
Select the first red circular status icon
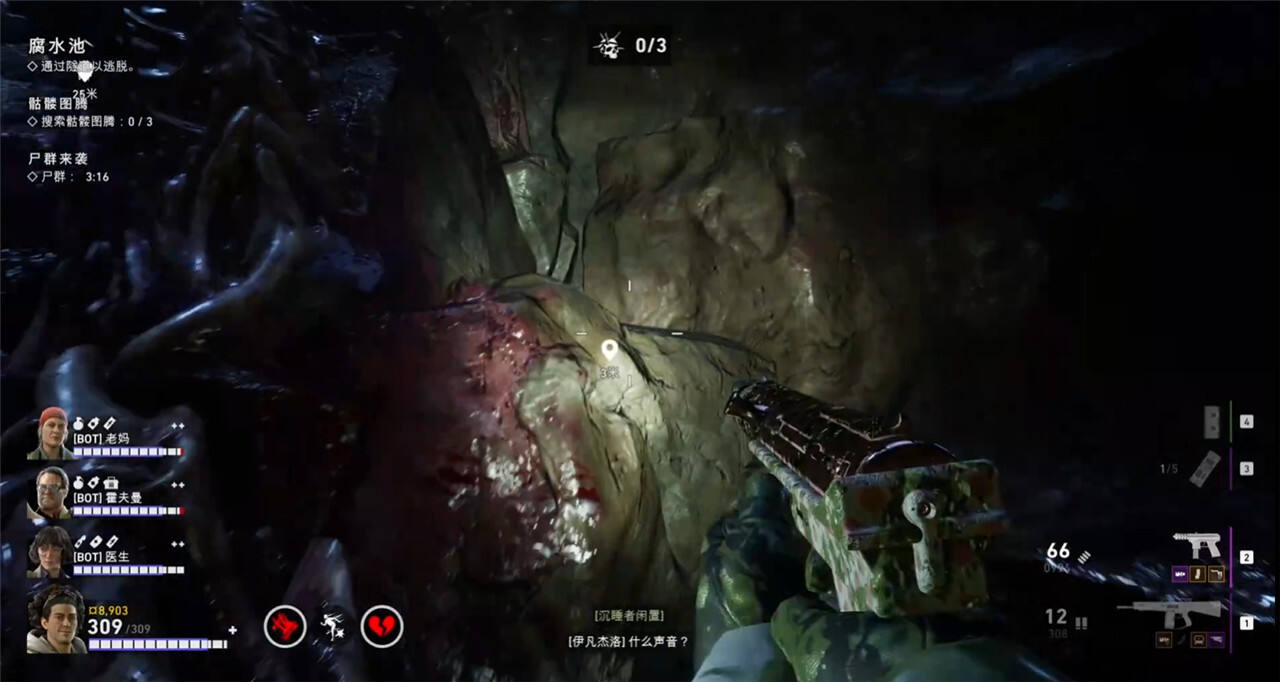coord(284,627)
